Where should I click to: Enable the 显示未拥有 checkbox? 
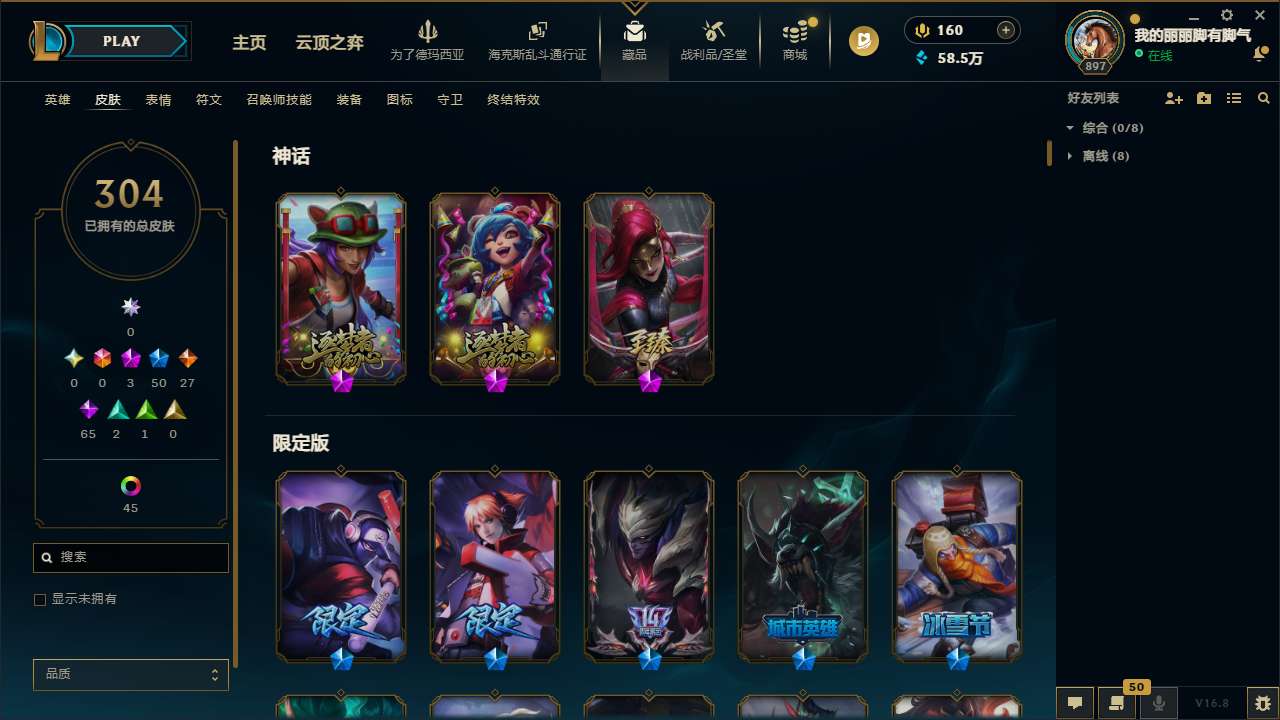coord(40,599)
